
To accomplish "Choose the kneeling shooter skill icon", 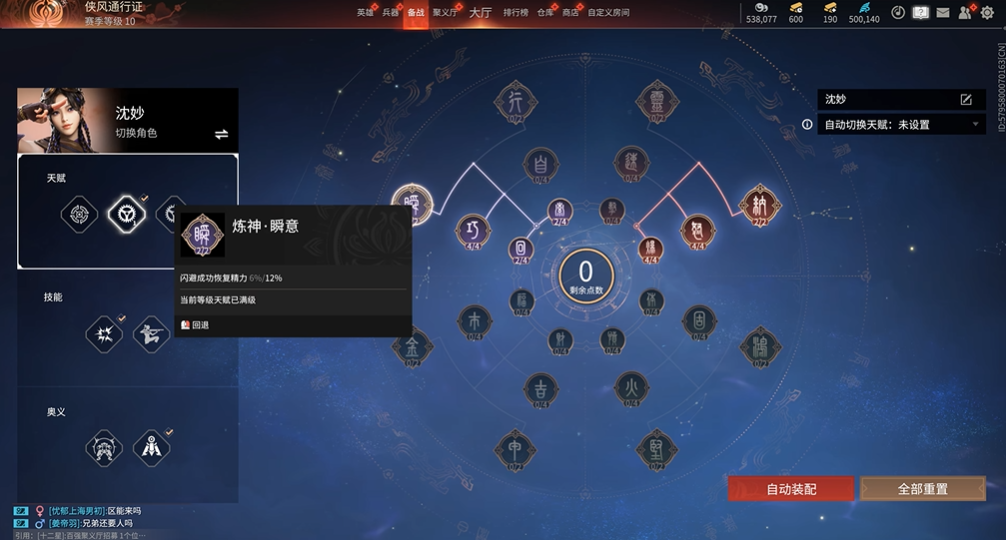I will (152, 333).
